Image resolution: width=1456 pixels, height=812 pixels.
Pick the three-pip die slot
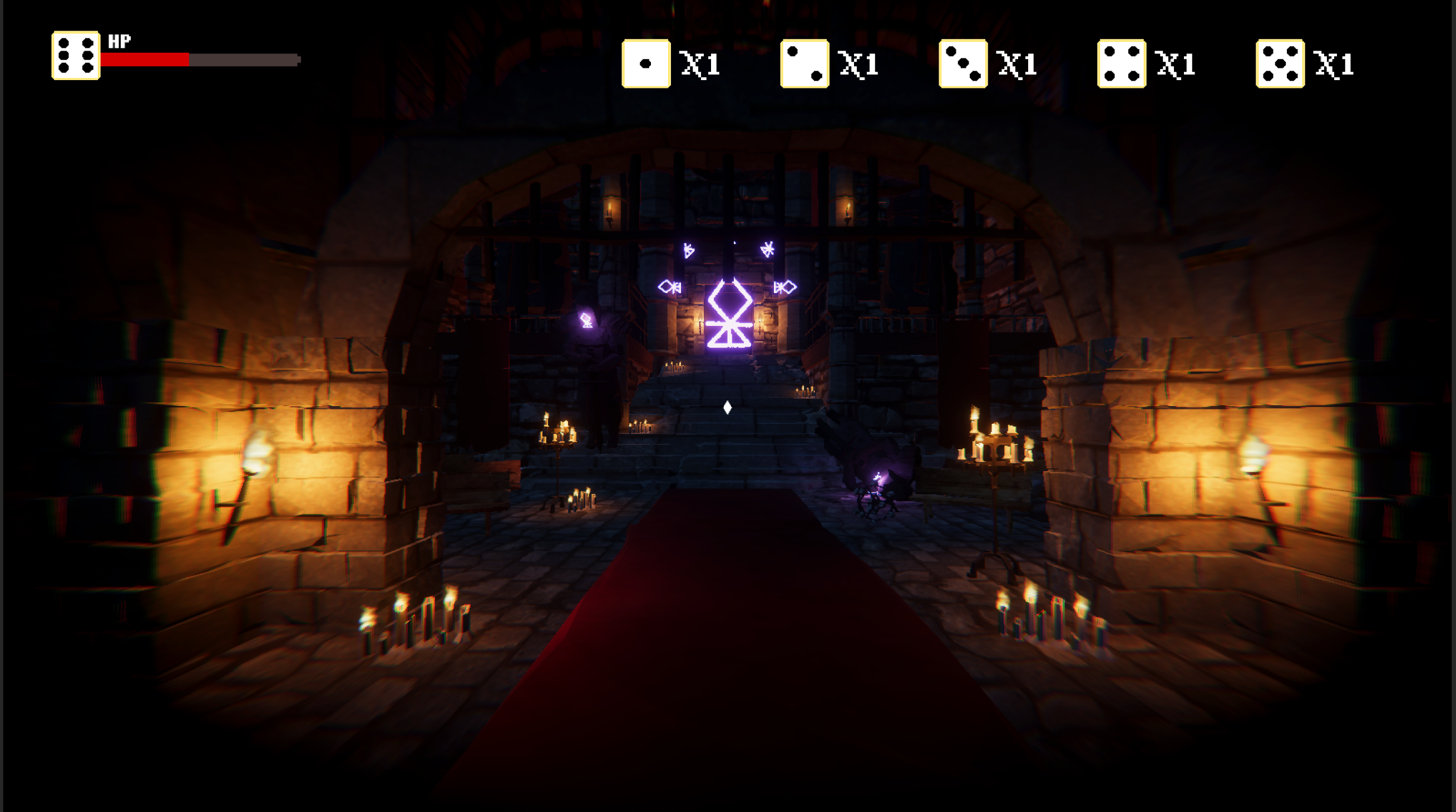[963, 64]
